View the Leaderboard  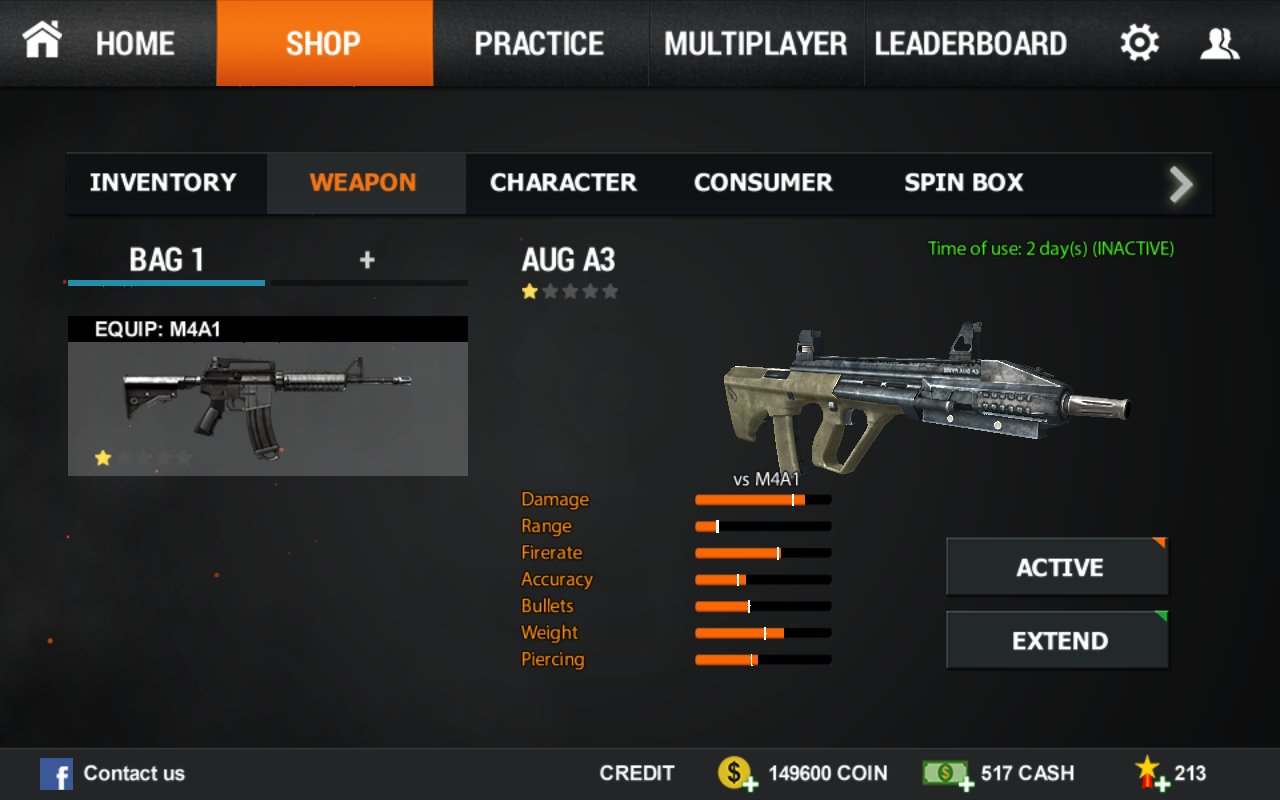pyautogui.click(x=970, y=43)
